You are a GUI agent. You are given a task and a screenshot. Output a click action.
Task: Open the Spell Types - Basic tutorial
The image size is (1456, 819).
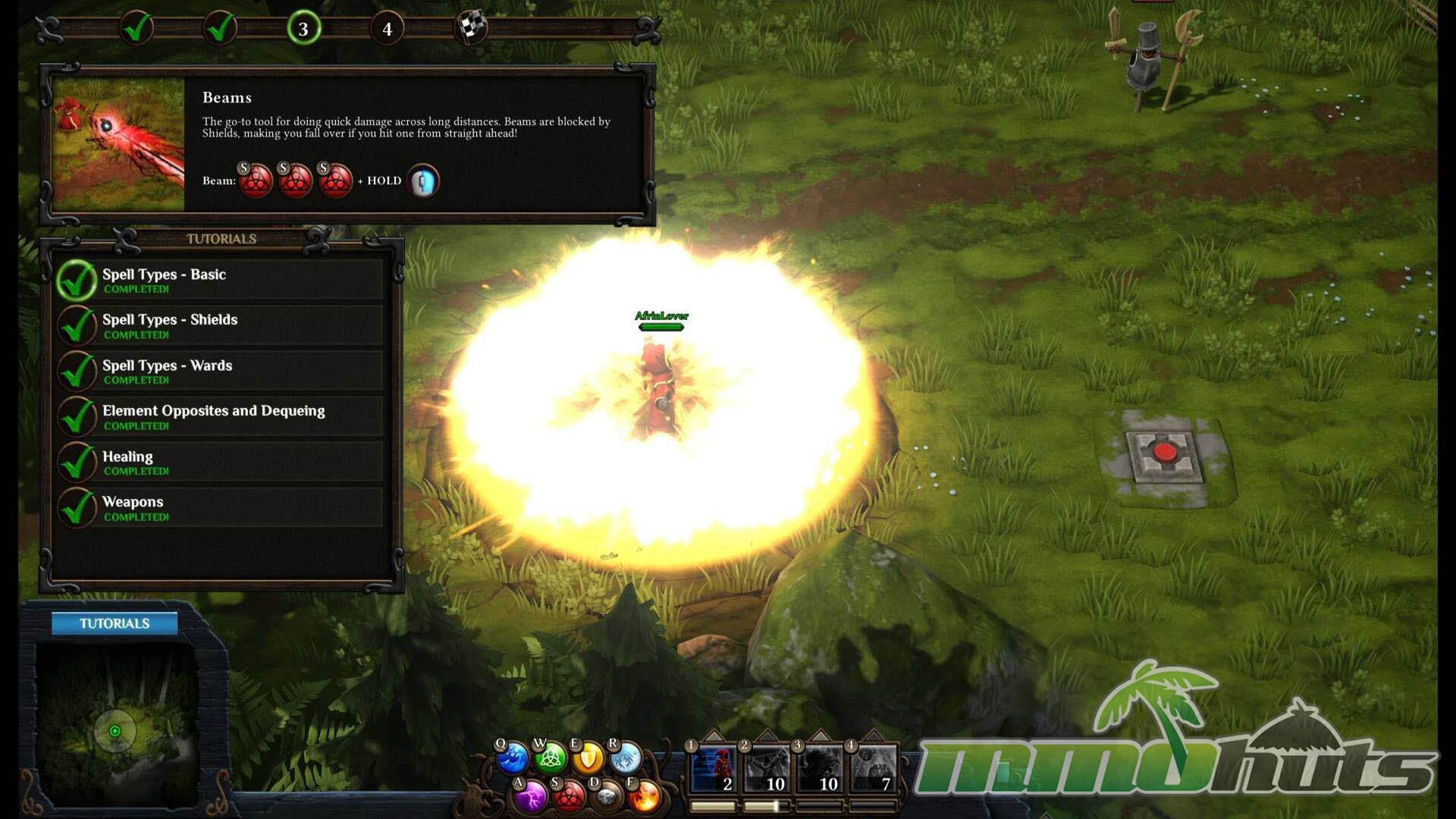[x=220, y=280]
